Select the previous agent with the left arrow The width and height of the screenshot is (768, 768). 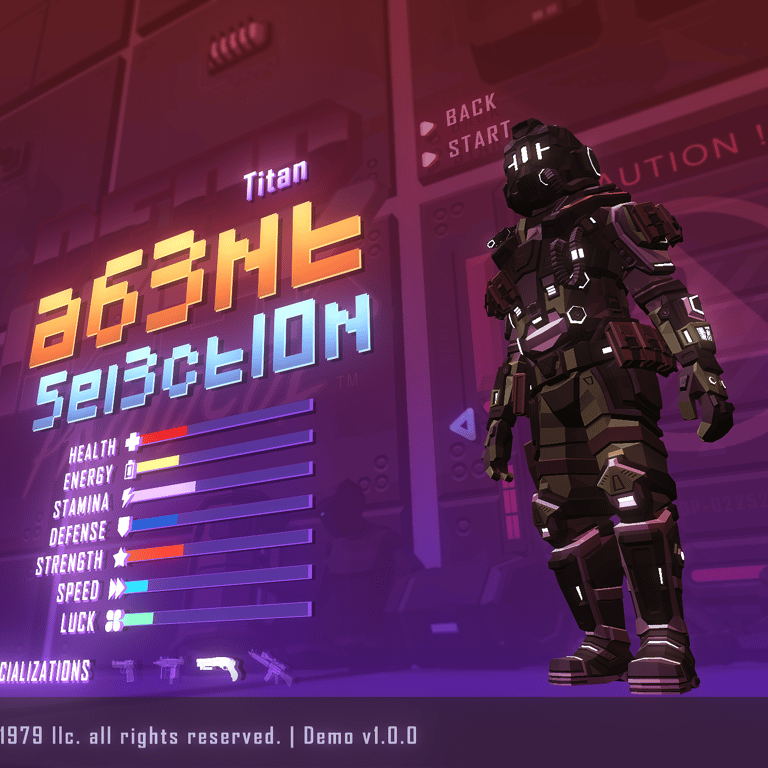tap(462, 425)
